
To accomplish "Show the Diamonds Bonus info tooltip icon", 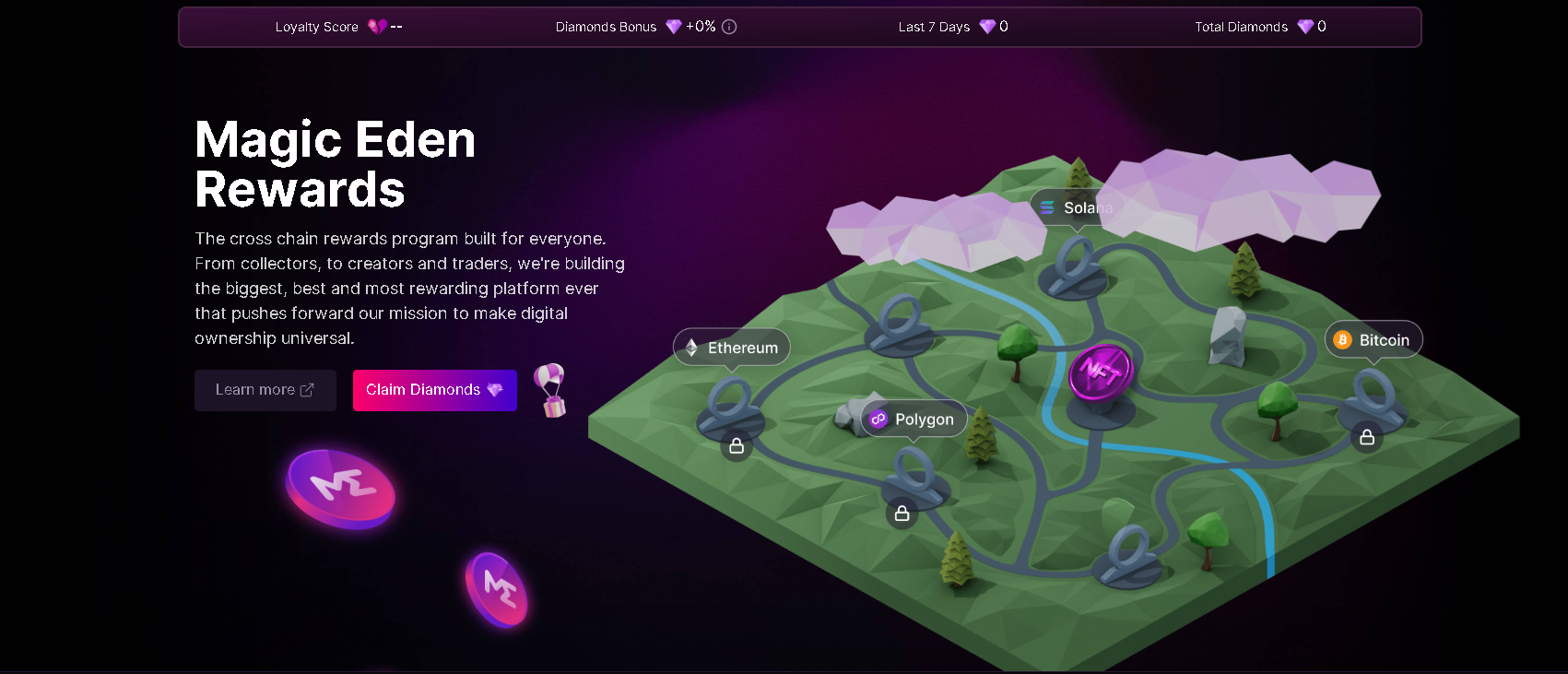I will 729,27.
